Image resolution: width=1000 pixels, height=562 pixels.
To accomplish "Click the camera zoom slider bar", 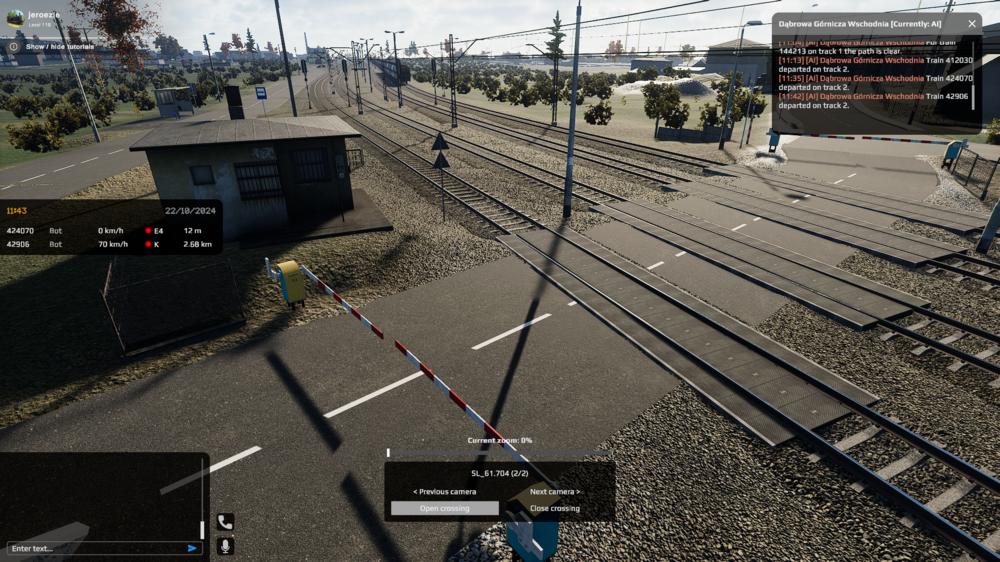I will click(x=499, y=452).
